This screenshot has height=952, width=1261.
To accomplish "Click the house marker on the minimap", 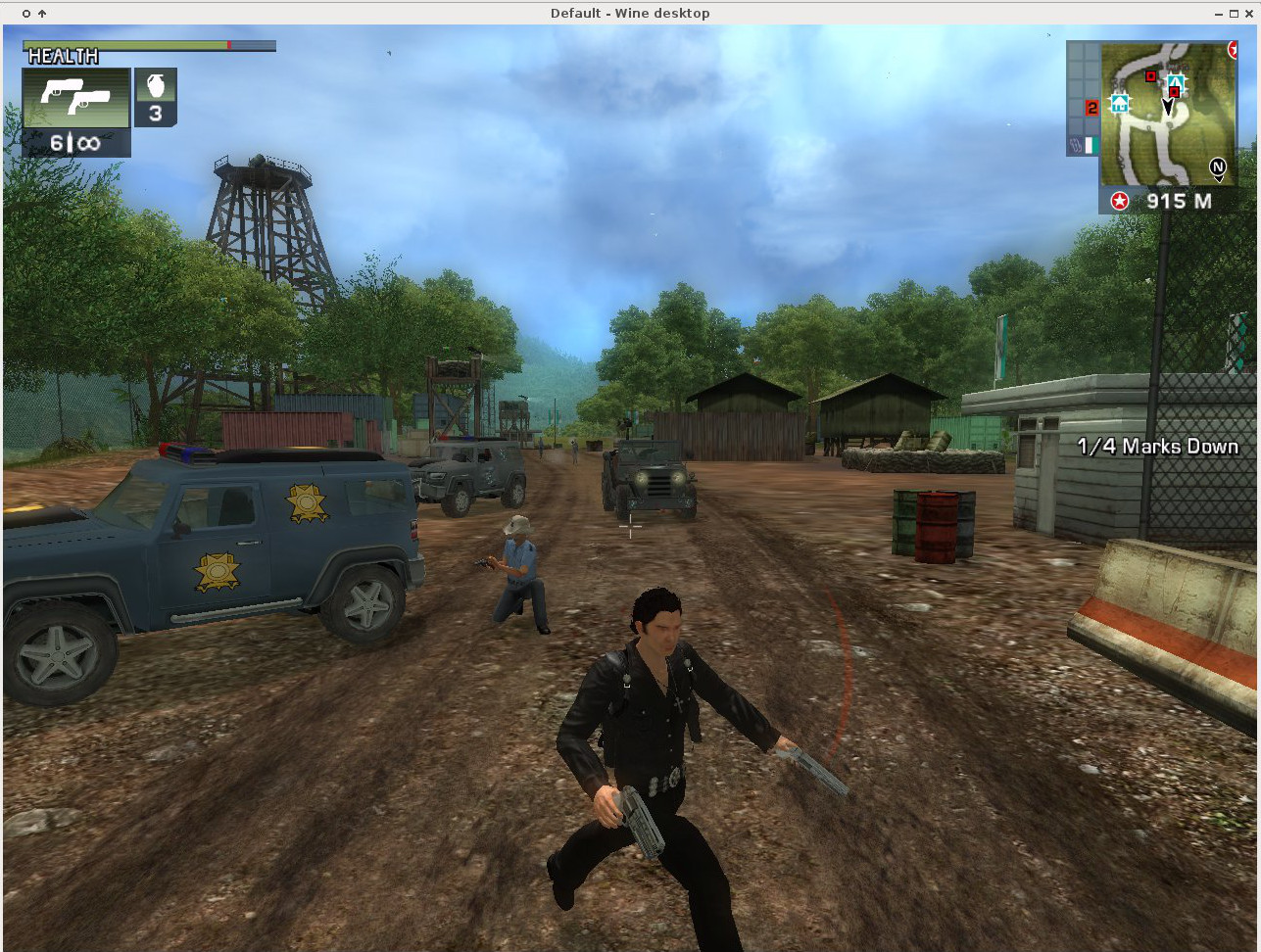I will coord(1119,102).
